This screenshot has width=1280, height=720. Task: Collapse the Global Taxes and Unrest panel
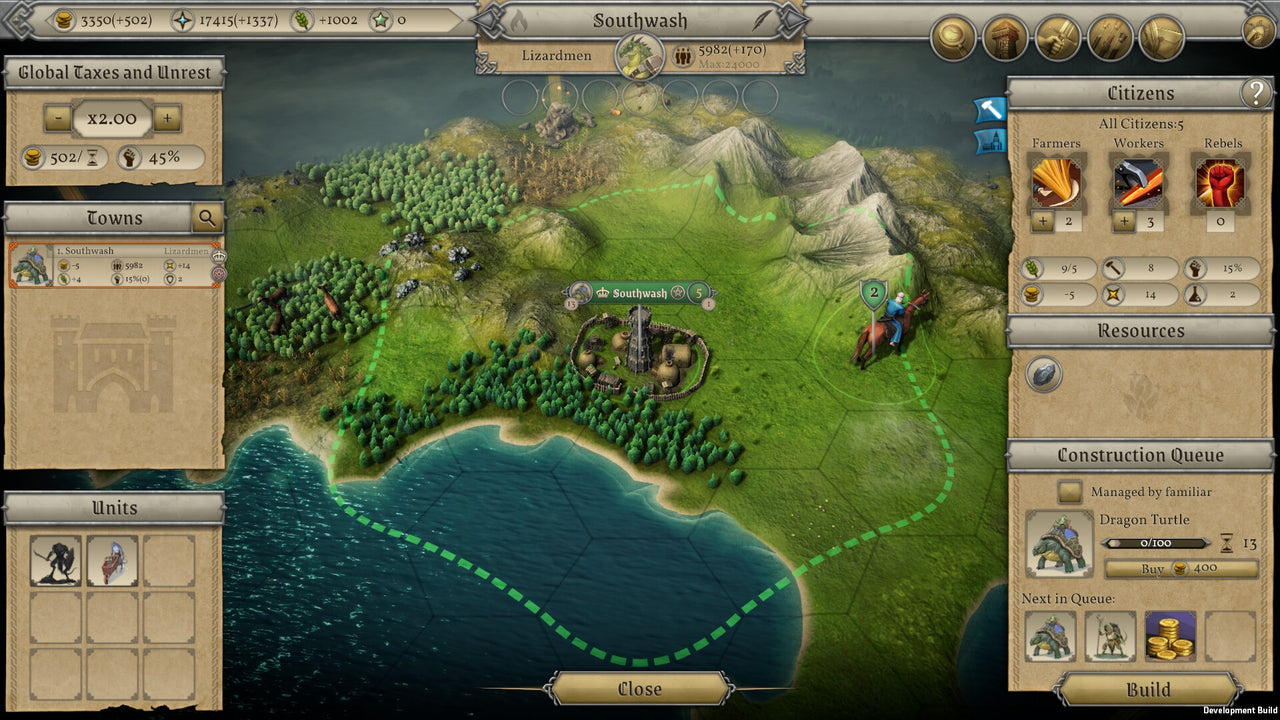(113, 71)
